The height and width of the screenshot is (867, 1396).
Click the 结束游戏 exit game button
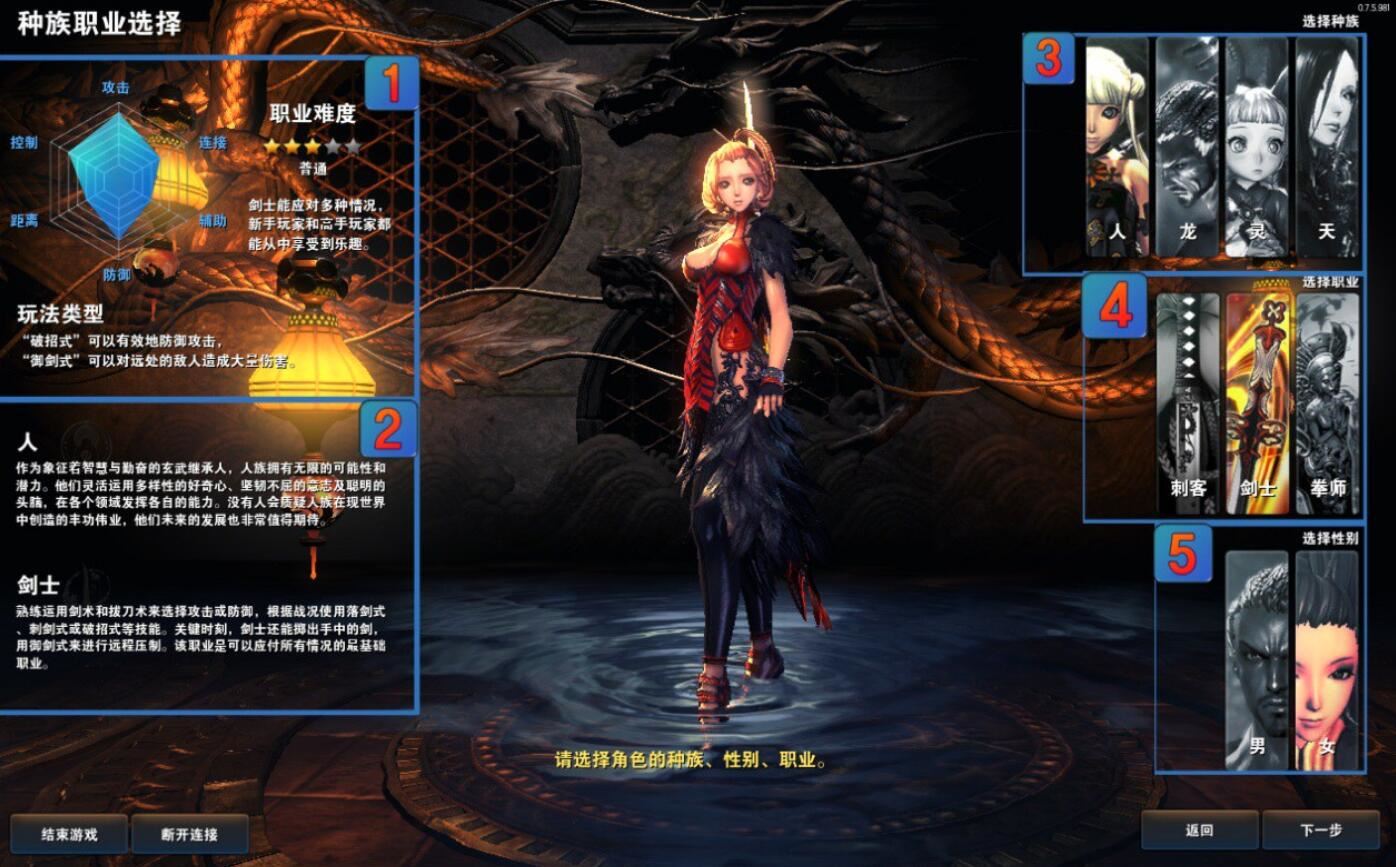point(69,834)
